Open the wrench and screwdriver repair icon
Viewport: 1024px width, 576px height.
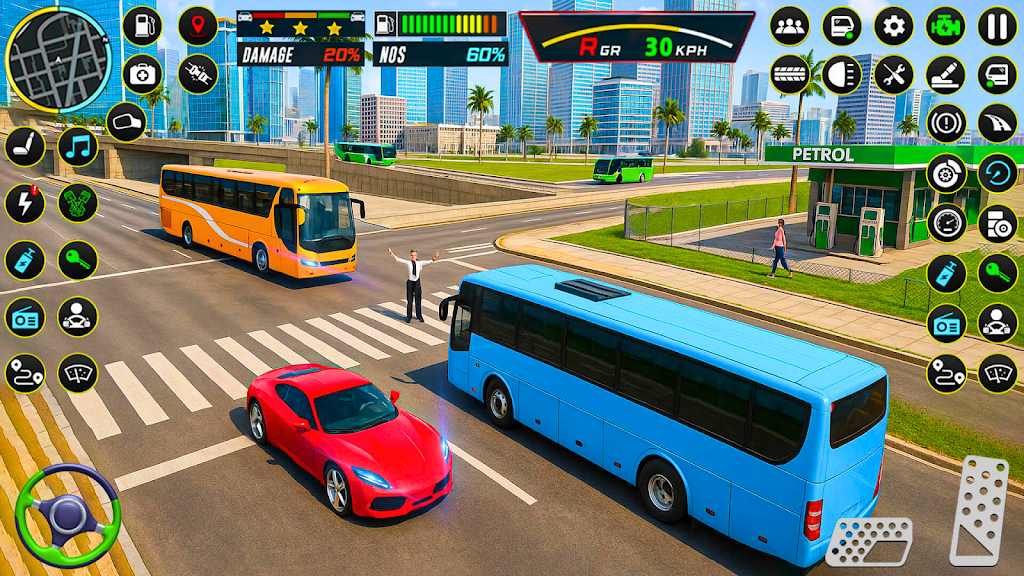point(894,74)
